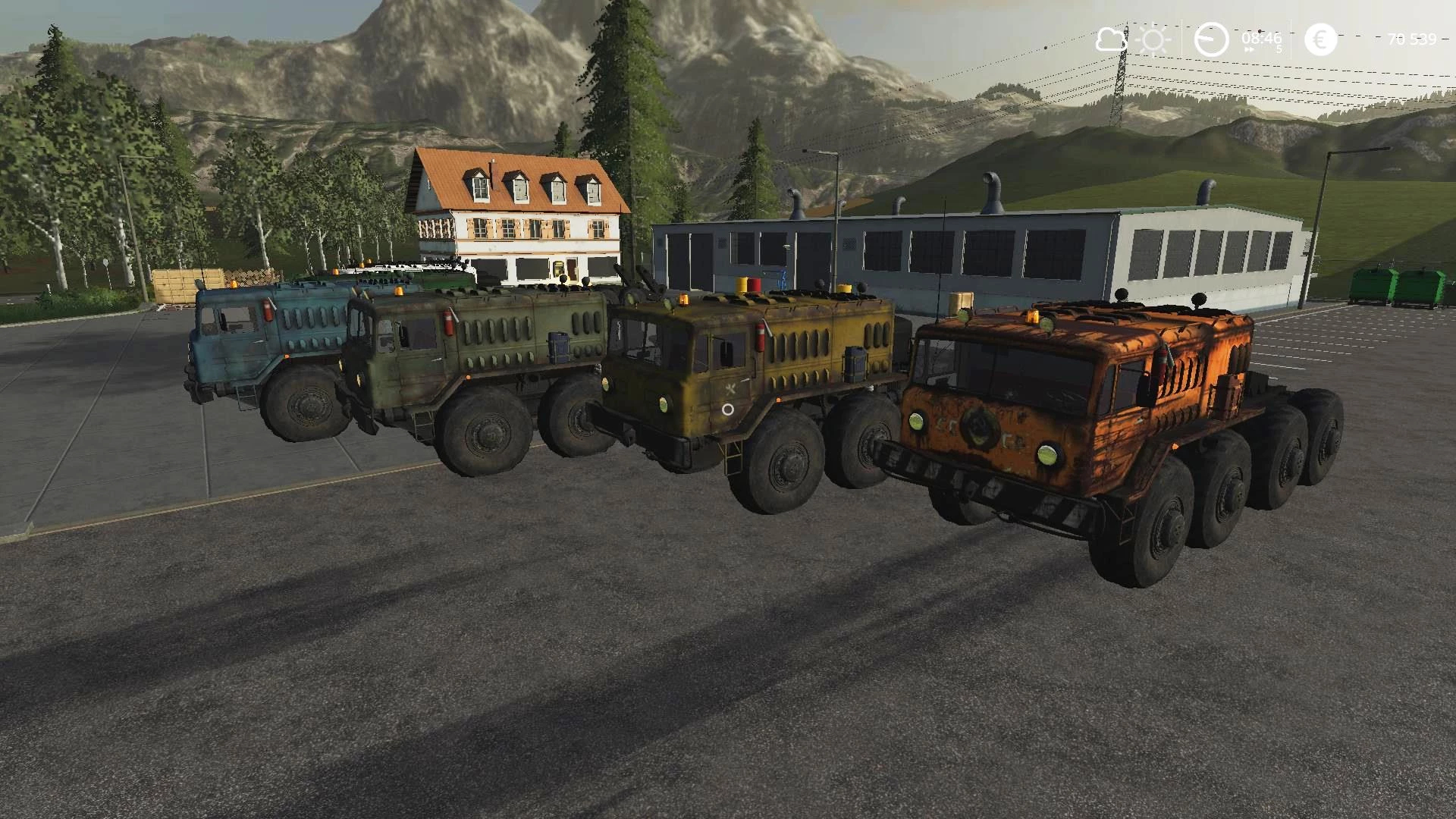The height and width of the screenshot is (819, 1456).
Task: Open the round game clock icon
Action: (x=1211, y=39)
